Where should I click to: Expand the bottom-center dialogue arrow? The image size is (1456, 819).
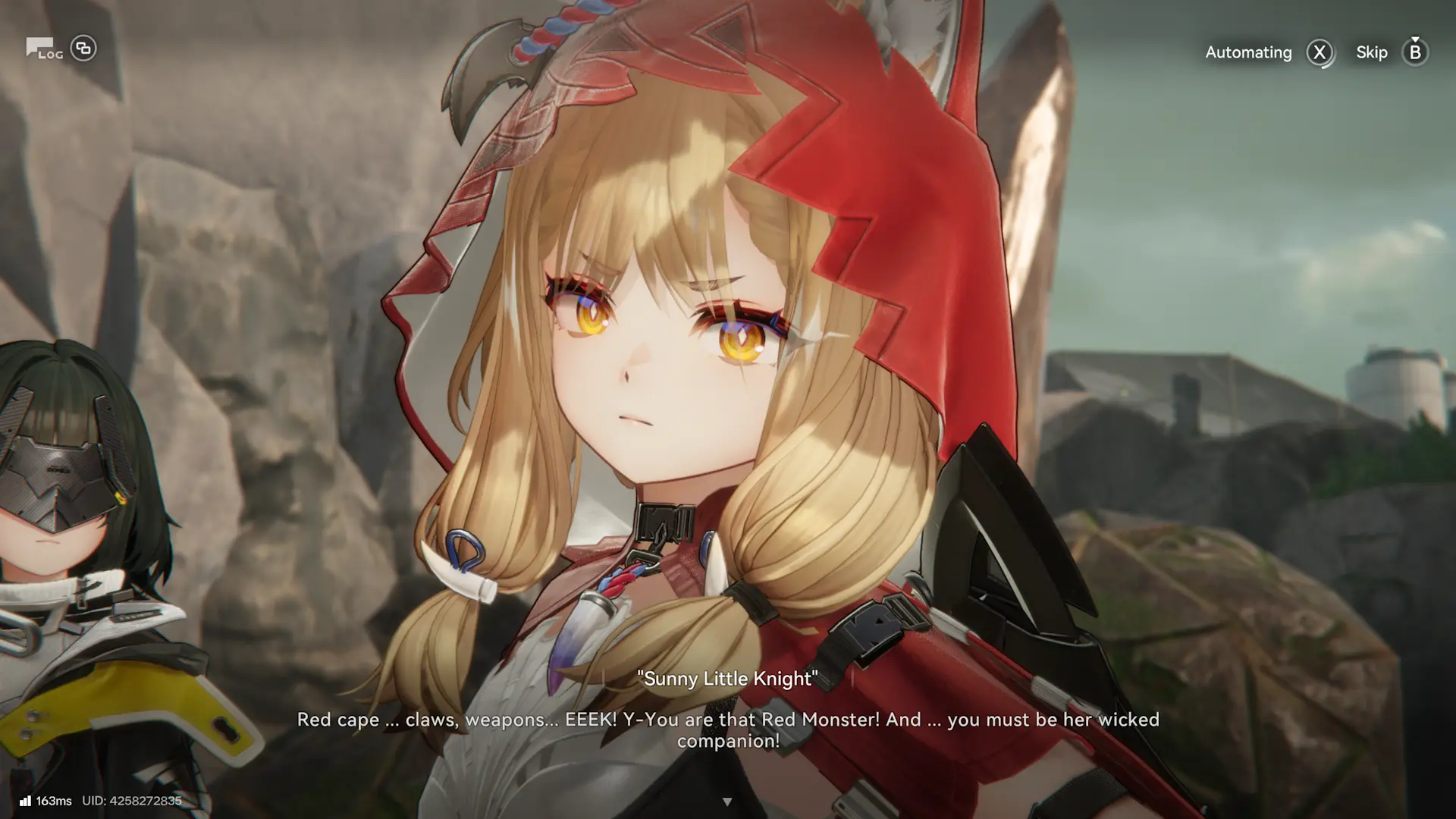pyautogui.click(x=728, y=800)
